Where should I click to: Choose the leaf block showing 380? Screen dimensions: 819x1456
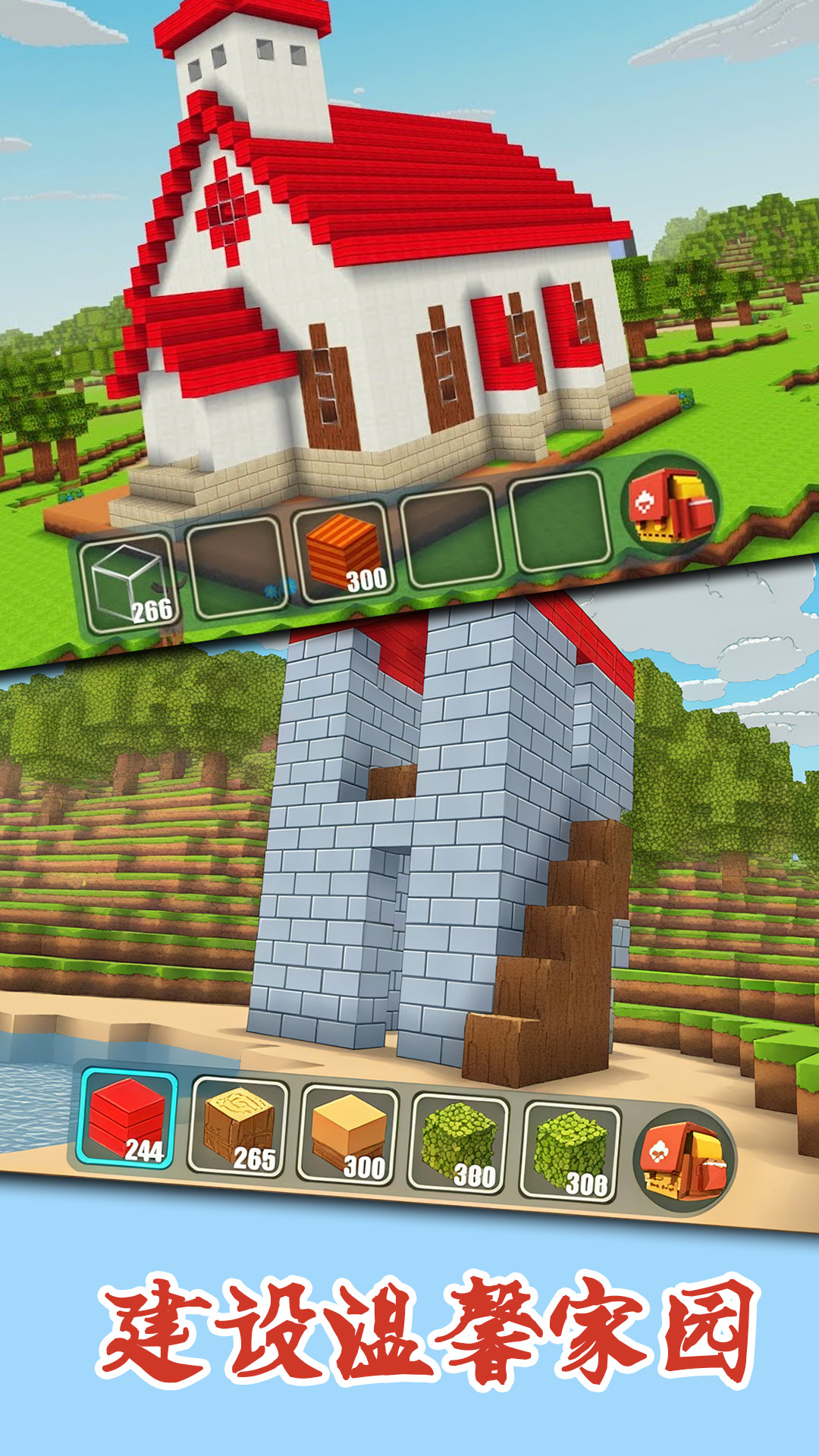460,1144
